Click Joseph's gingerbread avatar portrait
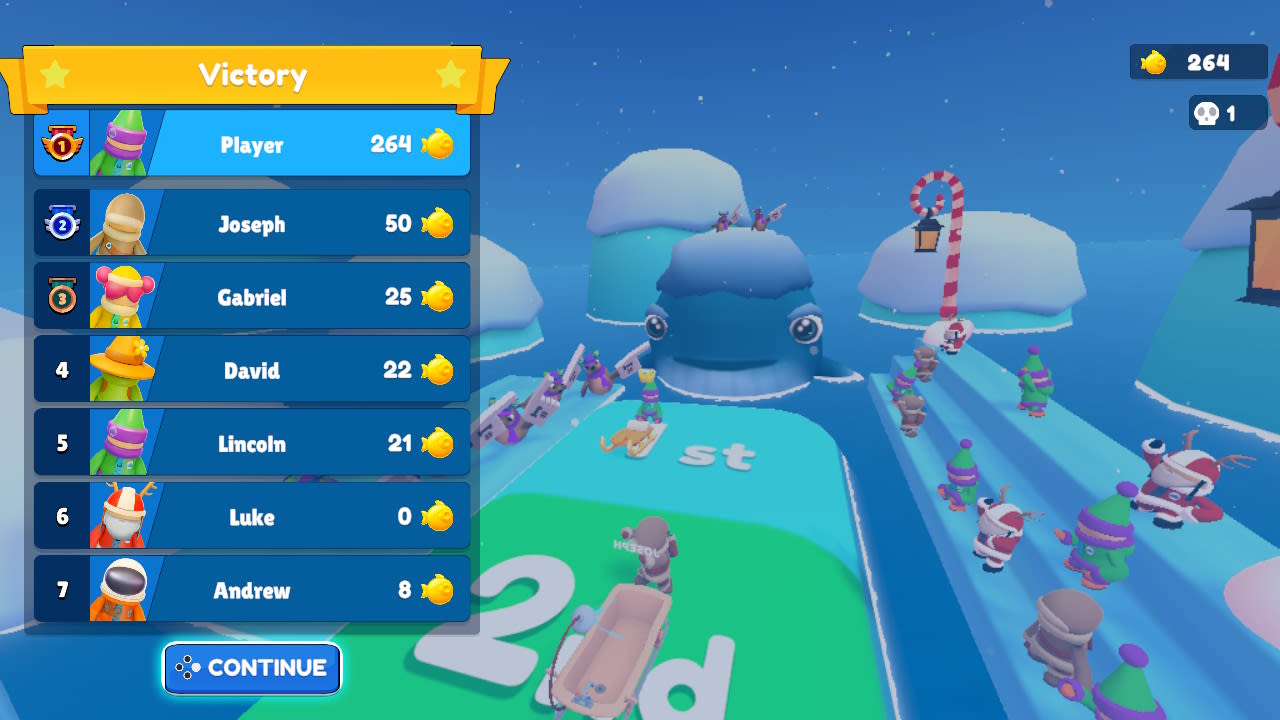Screen dimensions: 1280x720 122,224
